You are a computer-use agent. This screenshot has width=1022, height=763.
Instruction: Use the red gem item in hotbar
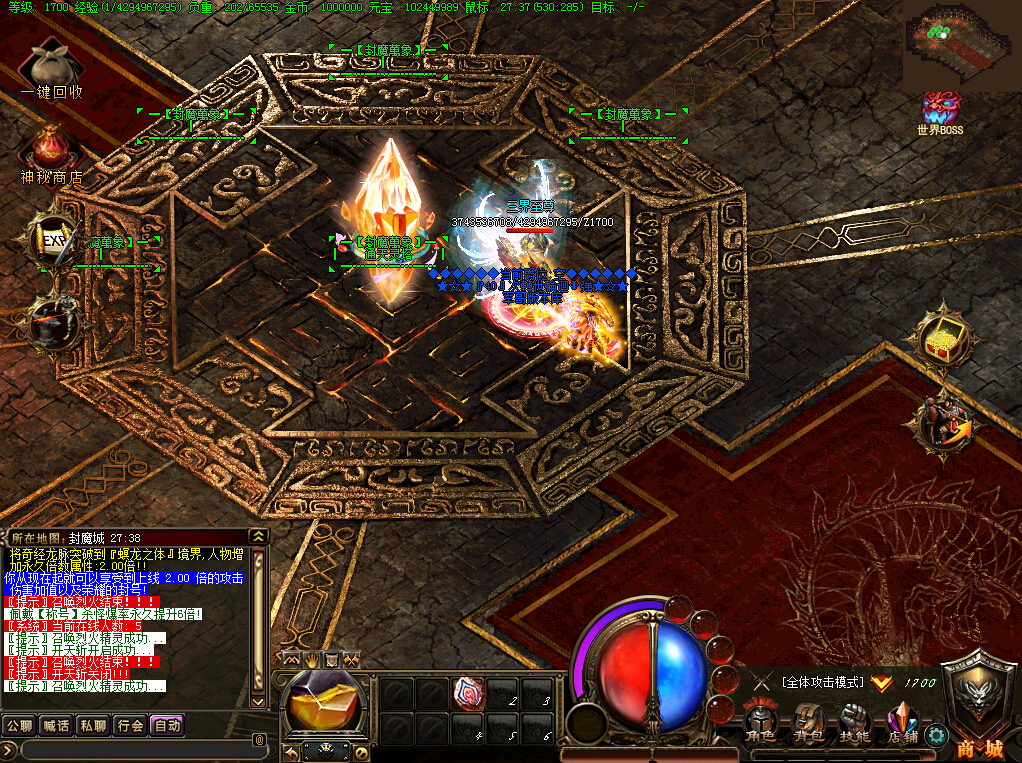470,693
